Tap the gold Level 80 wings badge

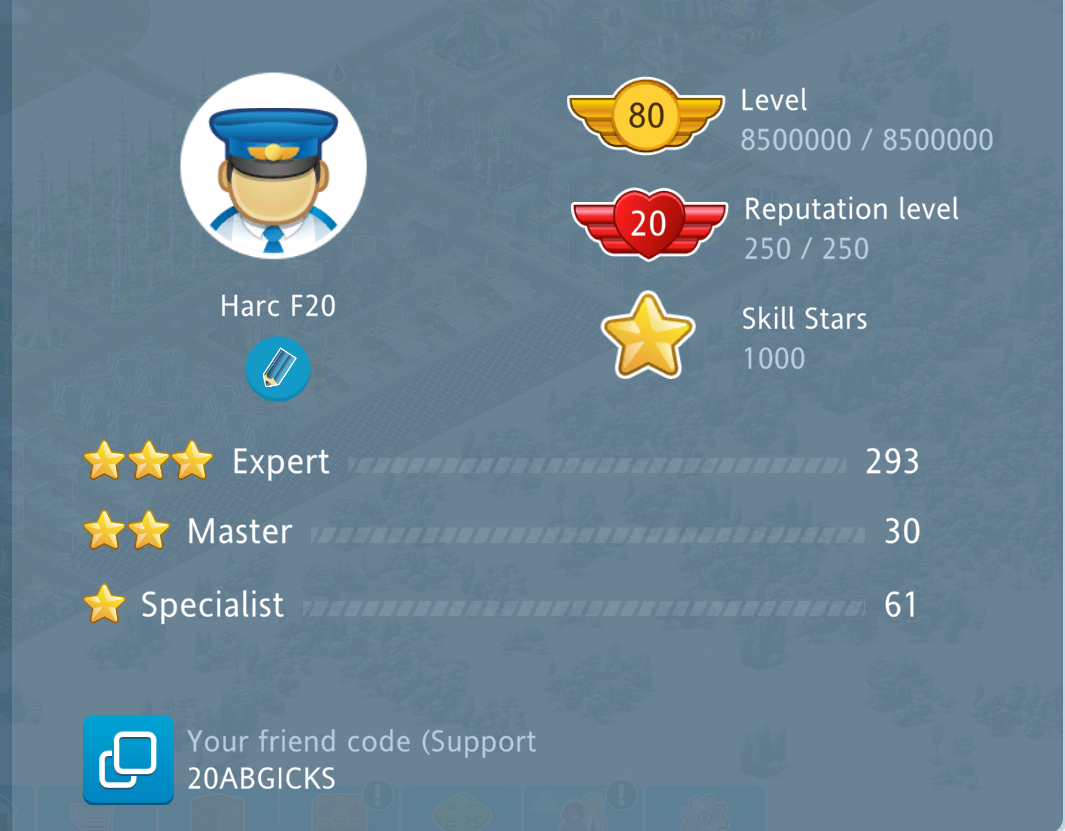point(646,116)
